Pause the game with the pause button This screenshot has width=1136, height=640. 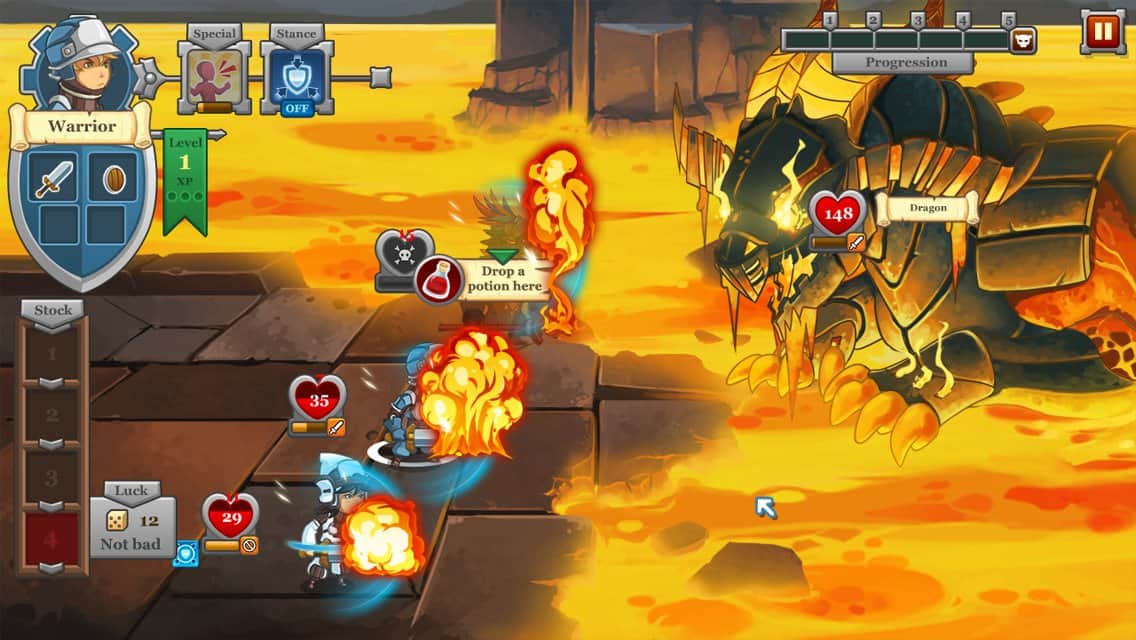coord(1102,32)
